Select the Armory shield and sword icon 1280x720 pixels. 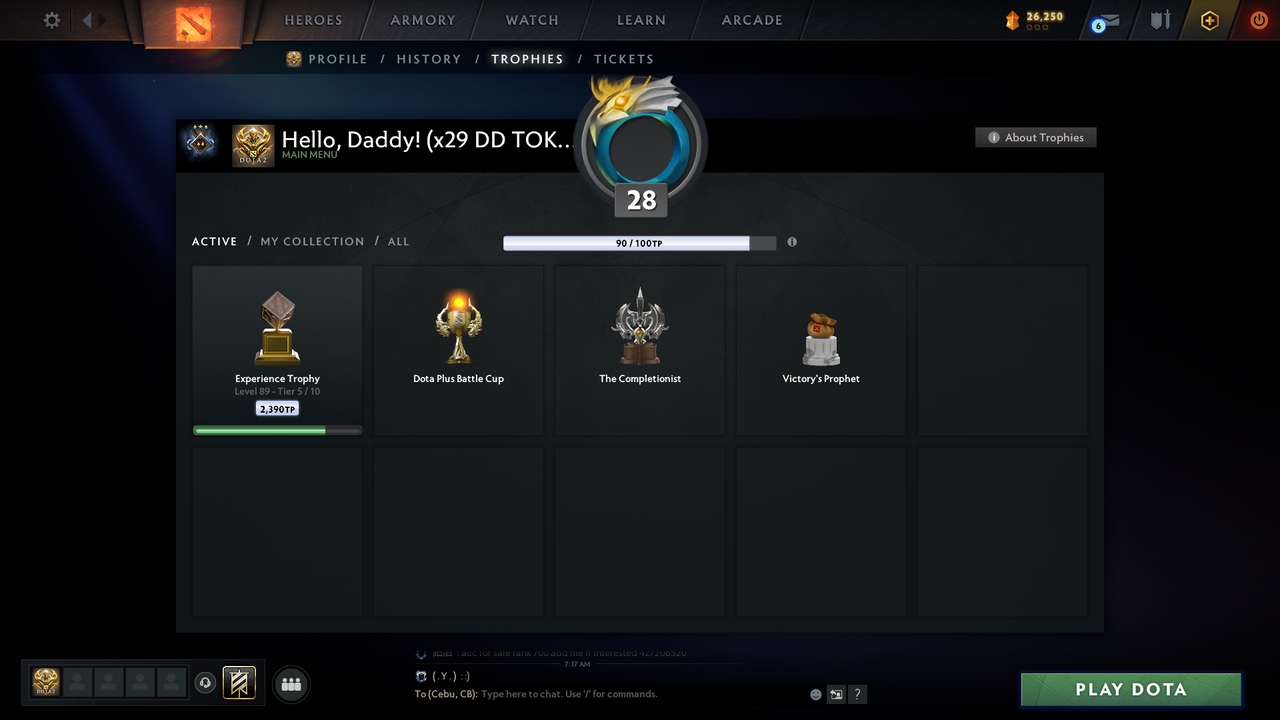pyautogui.click(x=1159, y=20)
